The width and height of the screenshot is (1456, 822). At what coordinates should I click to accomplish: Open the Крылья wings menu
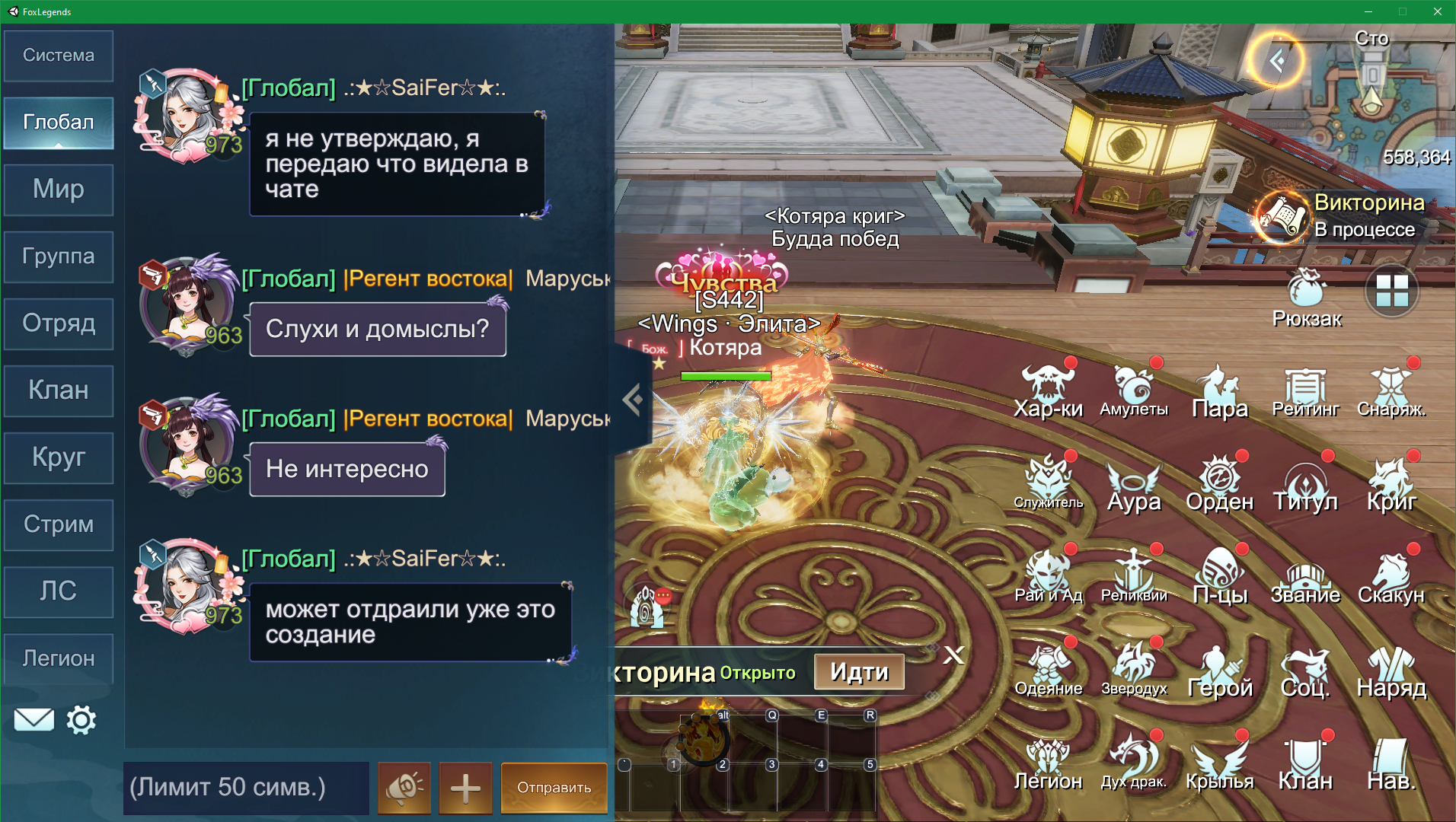(1219, 763)
